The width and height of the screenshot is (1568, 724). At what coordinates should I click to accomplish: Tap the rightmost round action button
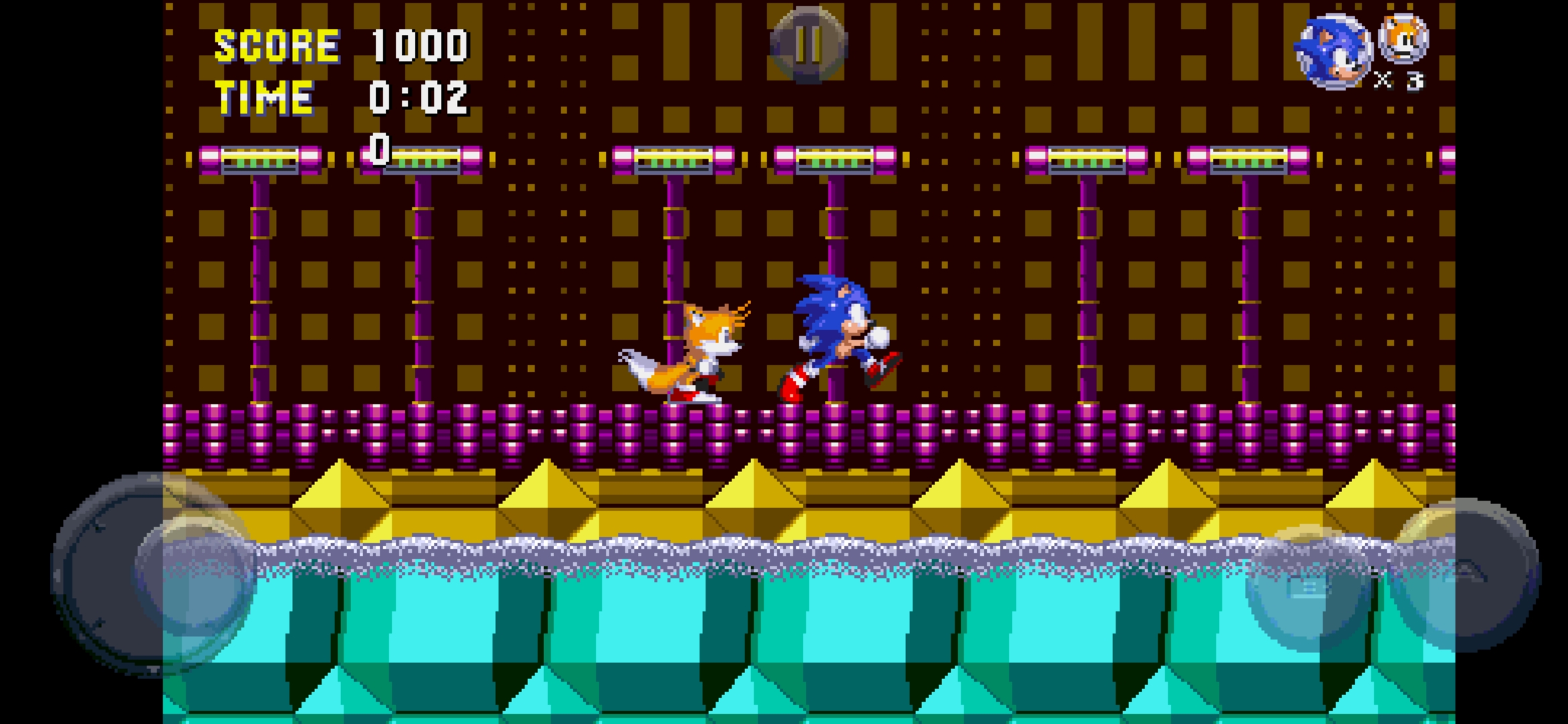pyautogui.click(x=1465, y=574)
